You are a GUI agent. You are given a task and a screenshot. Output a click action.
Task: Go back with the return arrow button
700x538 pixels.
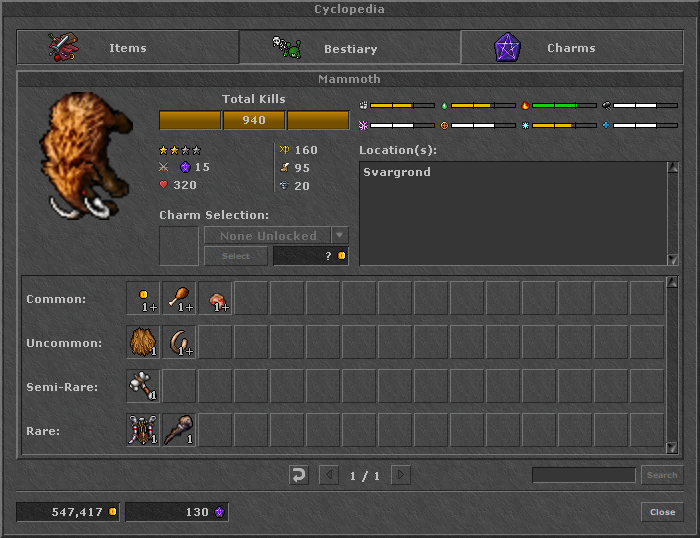[x=298, y=475]
